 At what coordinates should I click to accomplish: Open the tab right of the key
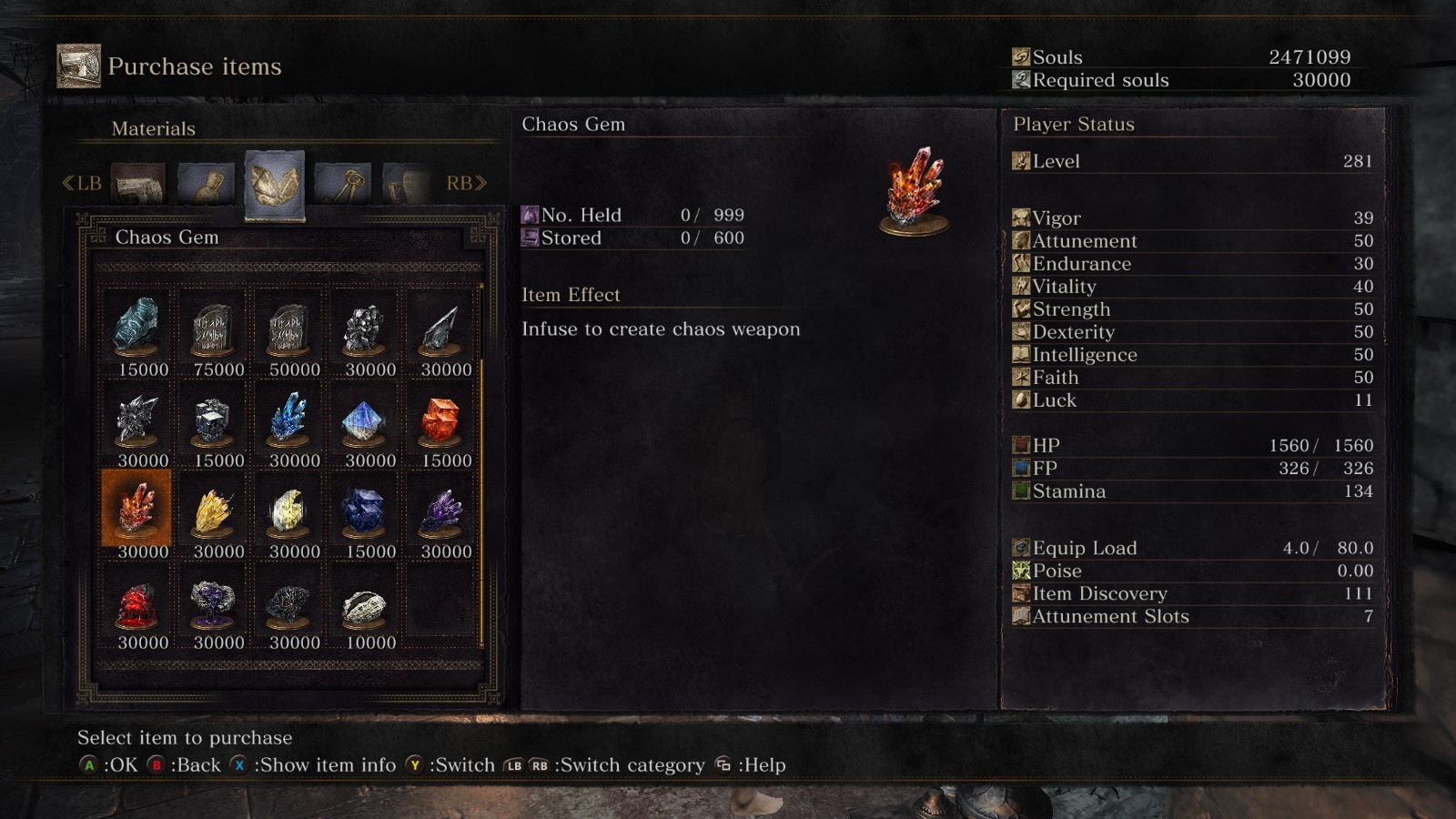pyautogui.click(x=406, y=183)
